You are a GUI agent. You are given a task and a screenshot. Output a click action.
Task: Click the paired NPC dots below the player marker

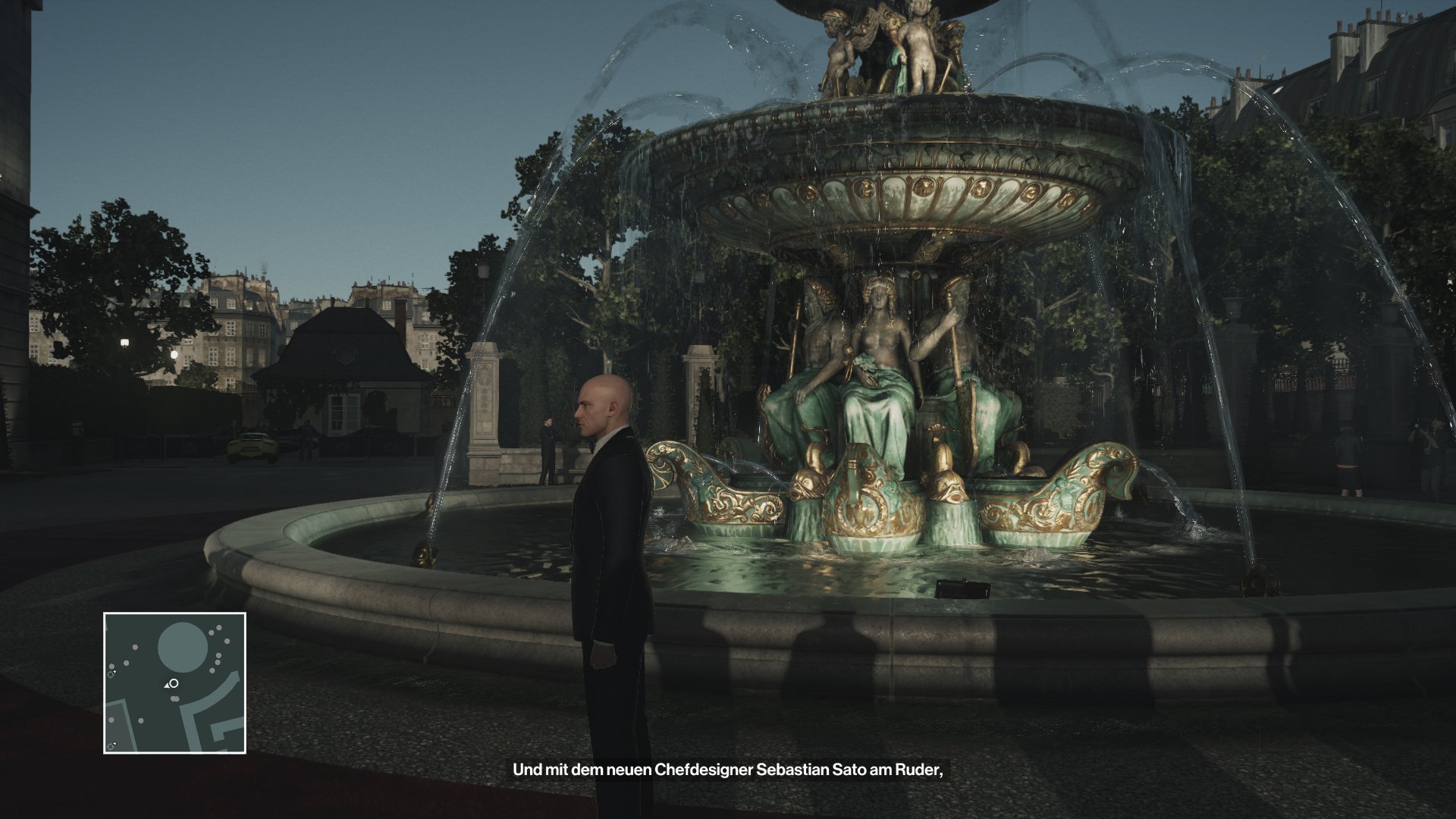tap(174, 698)
